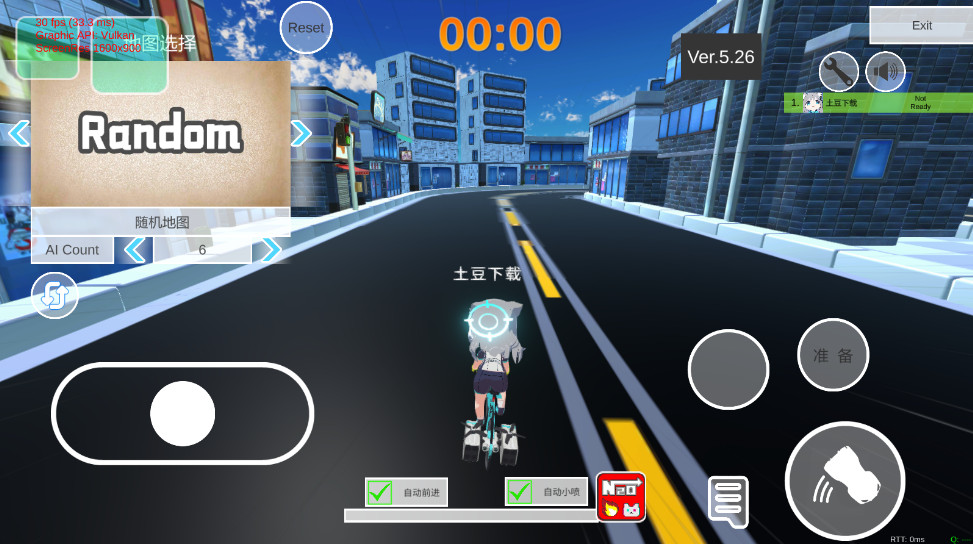The height and width of the screenshot is (544, 973).
Task: Open the chat message icon
Action: click(728, 500)
